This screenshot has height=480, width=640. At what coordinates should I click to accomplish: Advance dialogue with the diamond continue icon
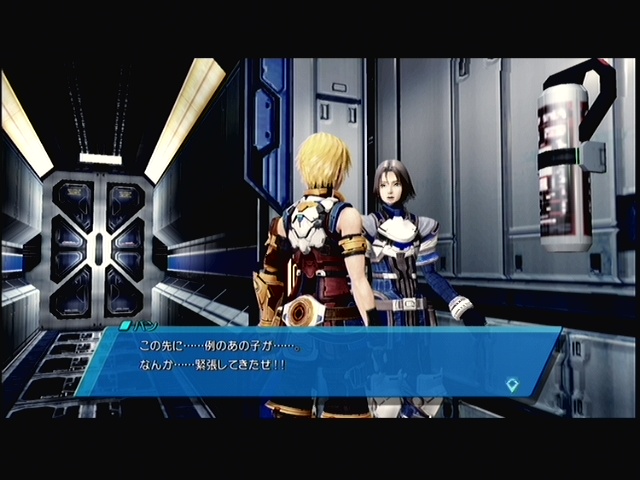513,383
